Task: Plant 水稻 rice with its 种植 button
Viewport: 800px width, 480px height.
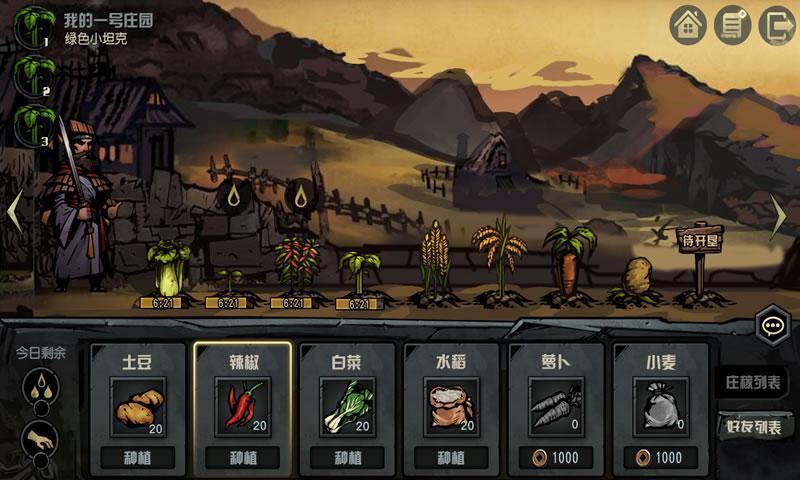Action: tap(450, 458)
